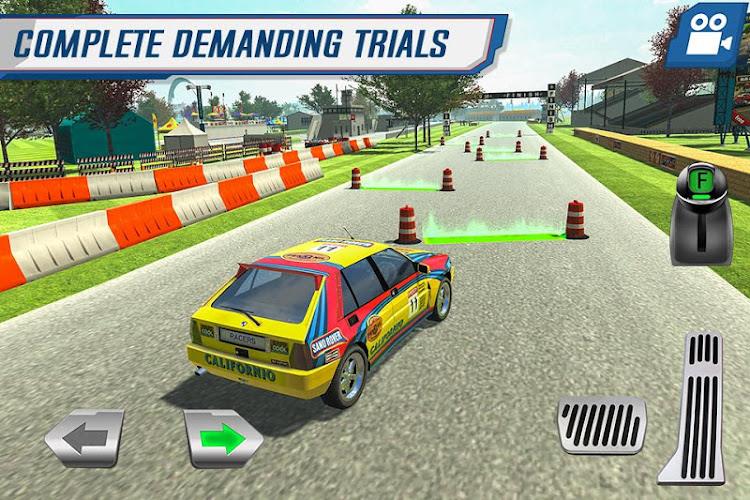Viewport: 750px width, 500px height.
Task: Steer right with the green arrow button
Action: coord(223,437)
